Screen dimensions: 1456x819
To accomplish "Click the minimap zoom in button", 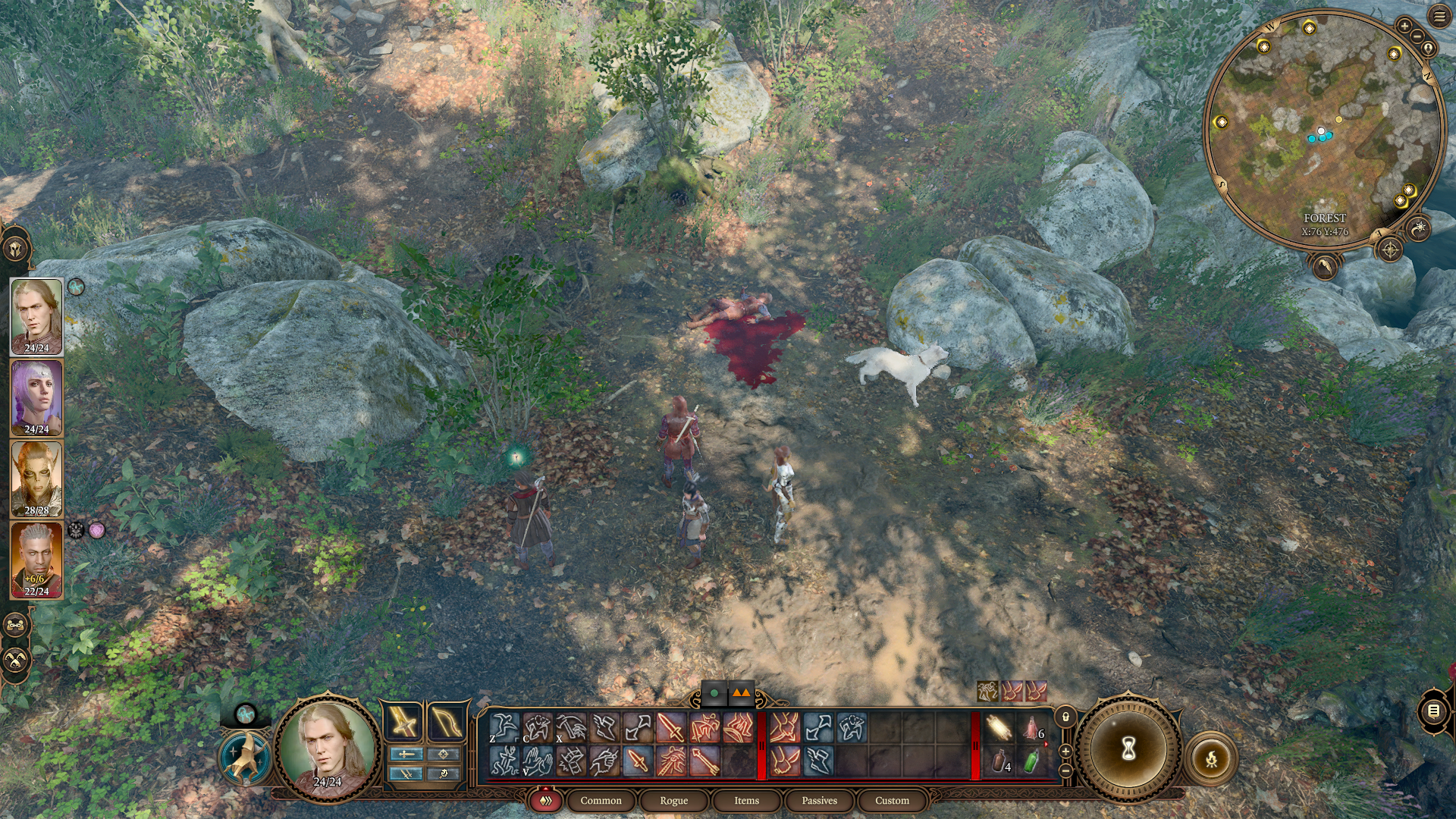I will coord(1404,25).
